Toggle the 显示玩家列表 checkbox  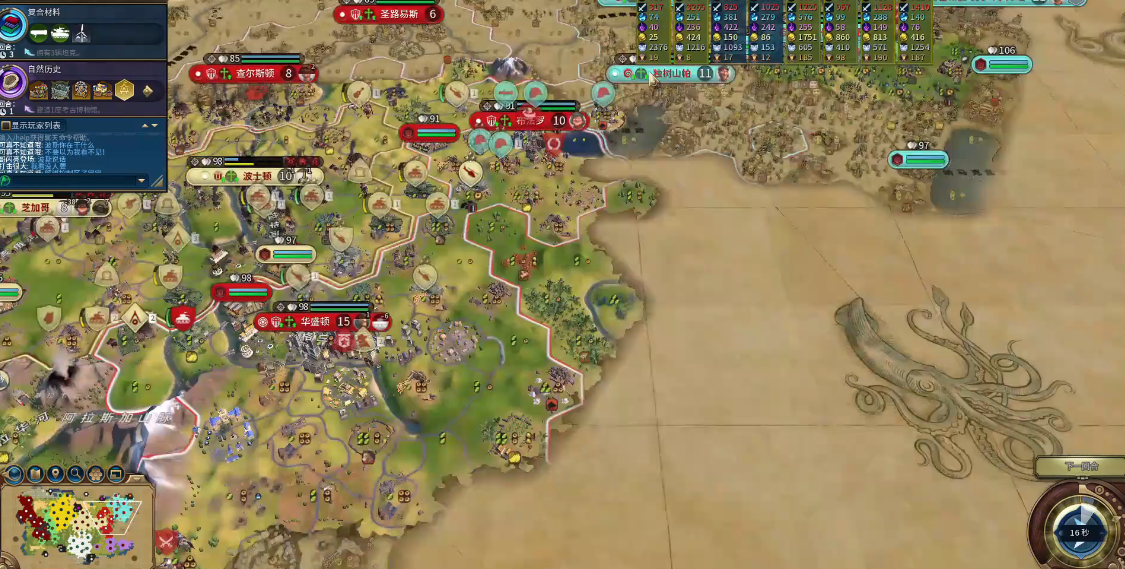coord(7,126)
